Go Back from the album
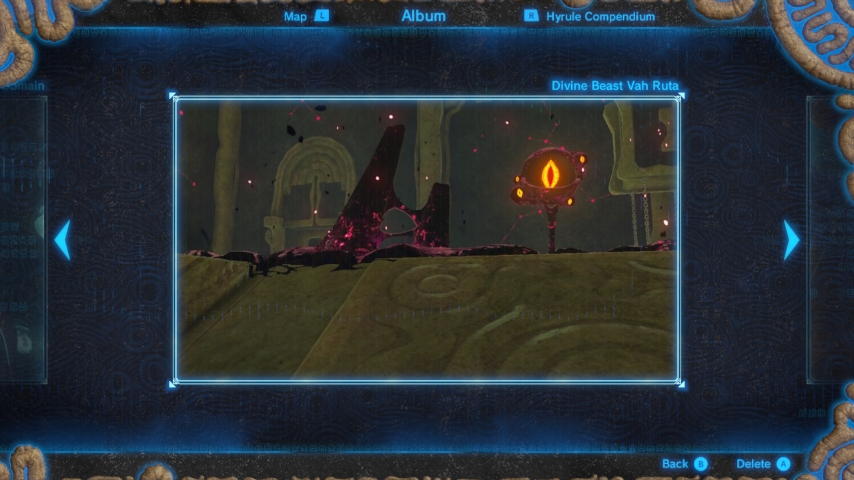Viewport: 854px width, 480px height. coord(684,464)
